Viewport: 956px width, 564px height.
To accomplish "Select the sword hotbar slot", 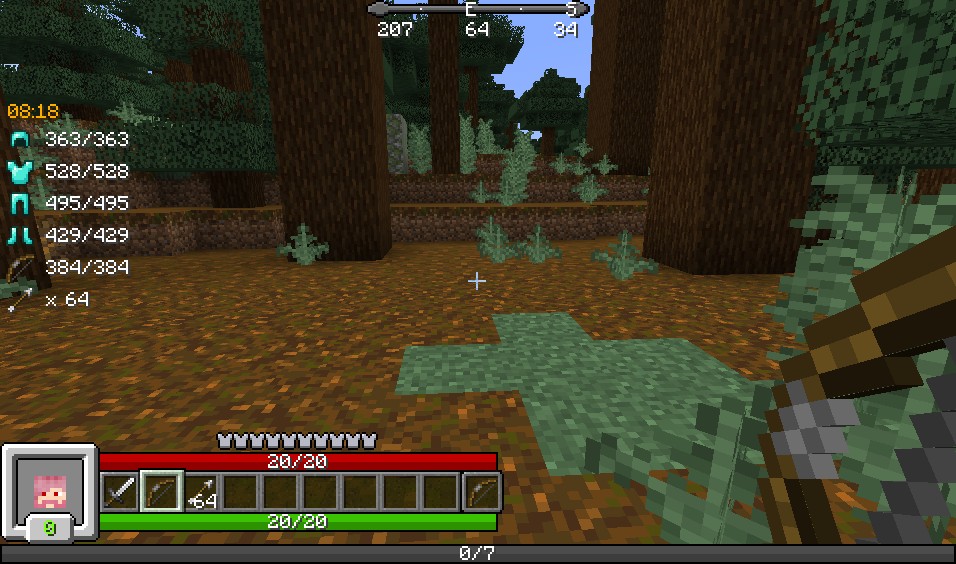I will [120, 492].
